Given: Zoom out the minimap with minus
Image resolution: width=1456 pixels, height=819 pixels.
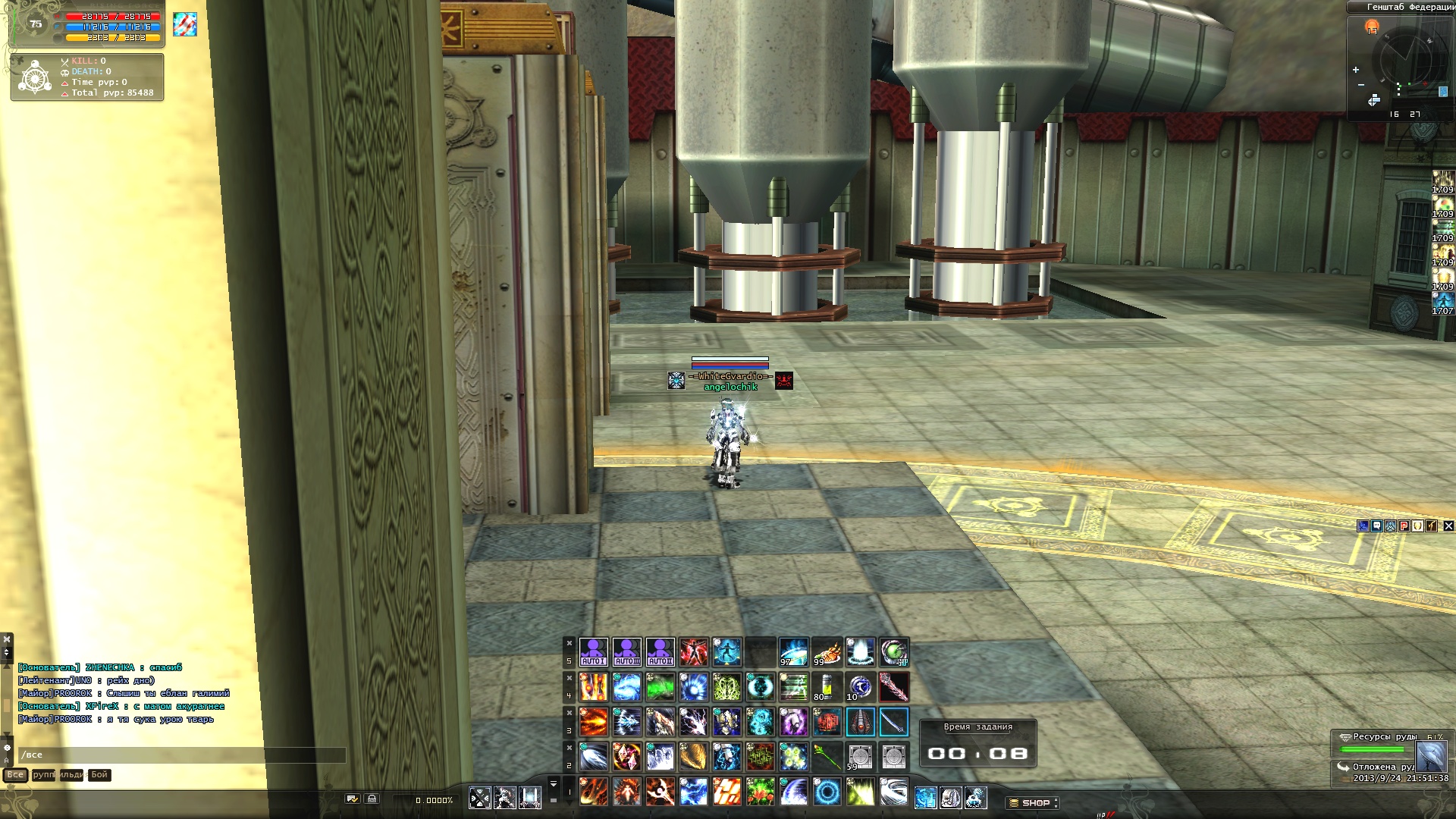Looking at the screenshot, I should [1361, 85].
